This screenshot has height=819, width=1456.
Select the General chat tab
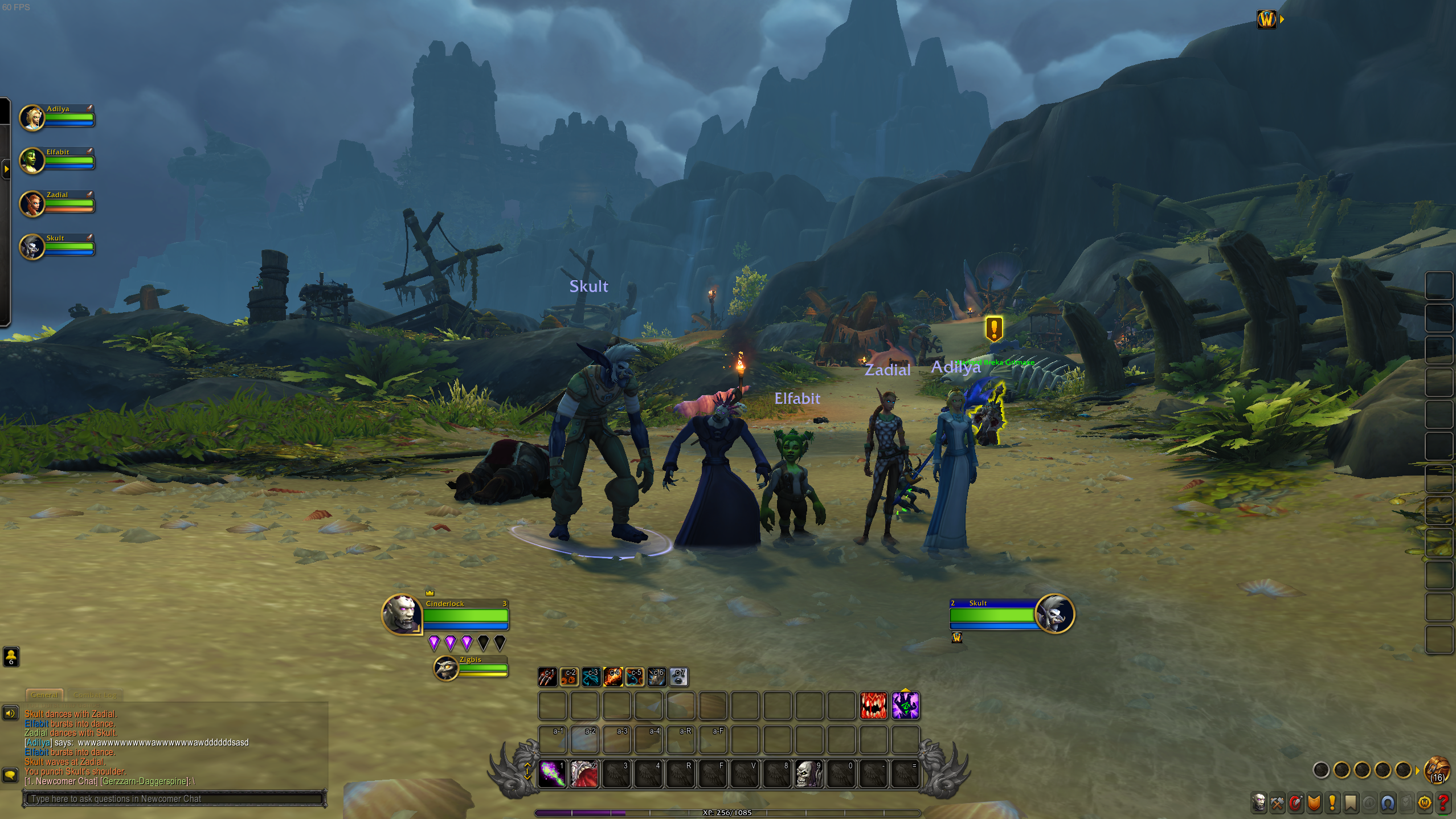click(44, 695)
